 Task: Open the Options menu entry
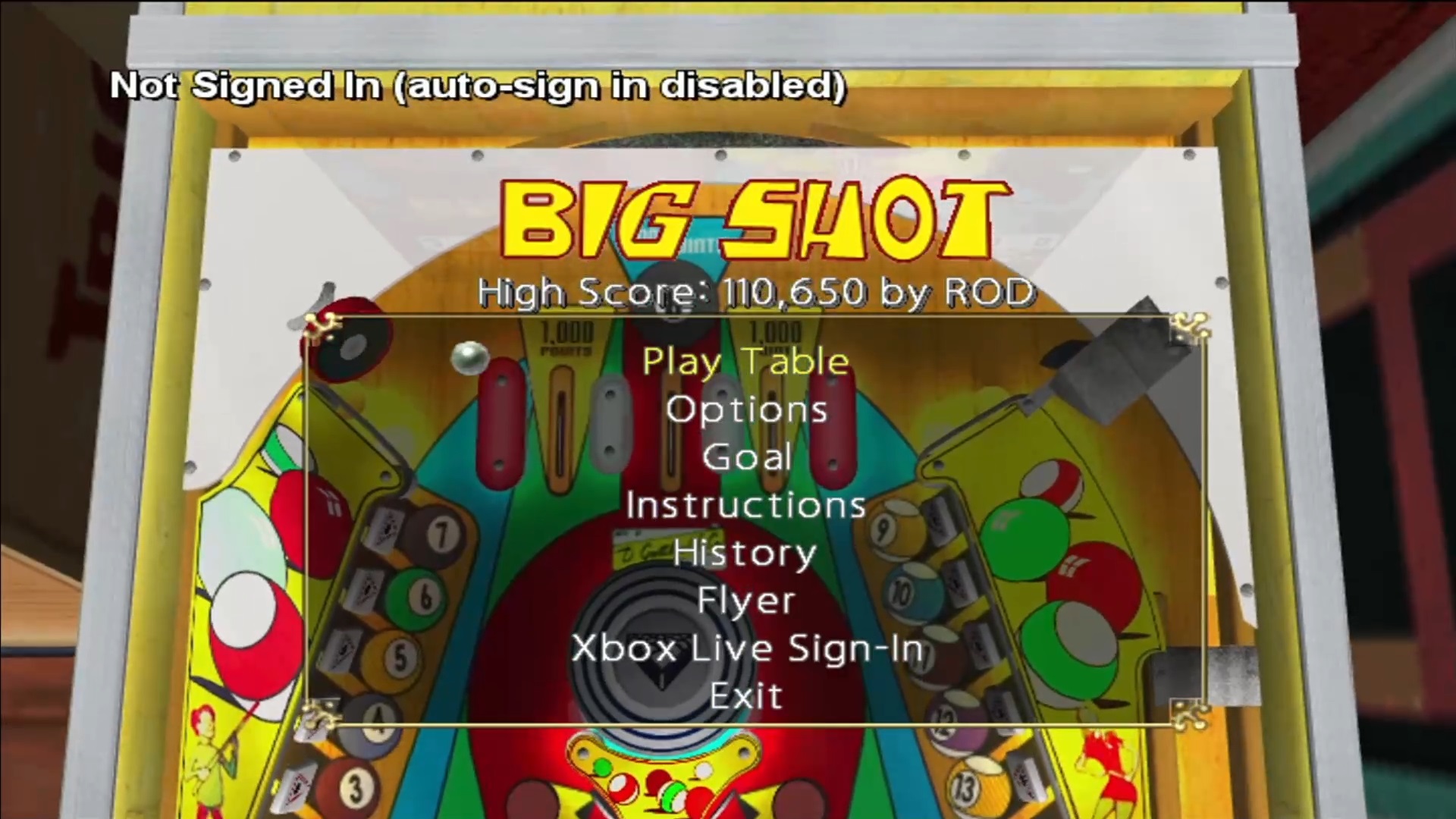[x=746, y=410]
